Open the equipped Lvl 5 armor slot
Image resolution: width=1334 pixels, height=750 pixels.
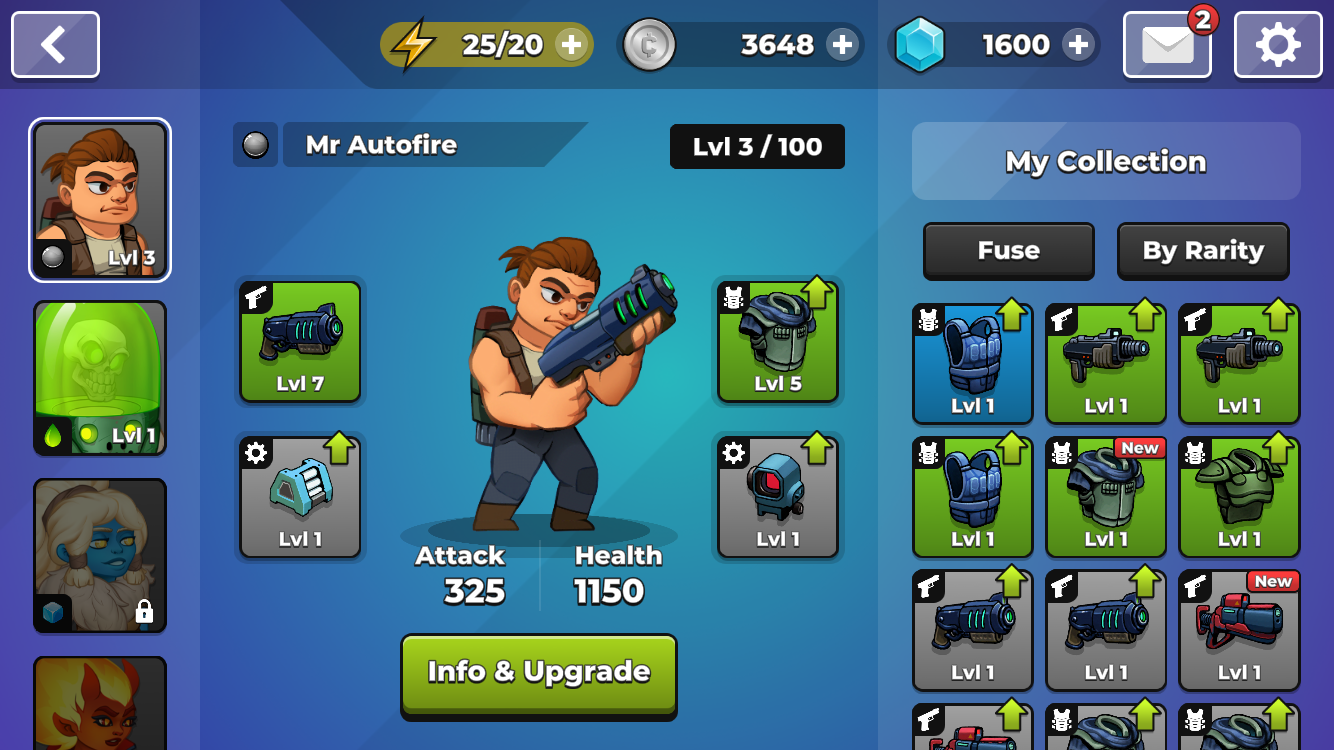[x=778, y=342]
